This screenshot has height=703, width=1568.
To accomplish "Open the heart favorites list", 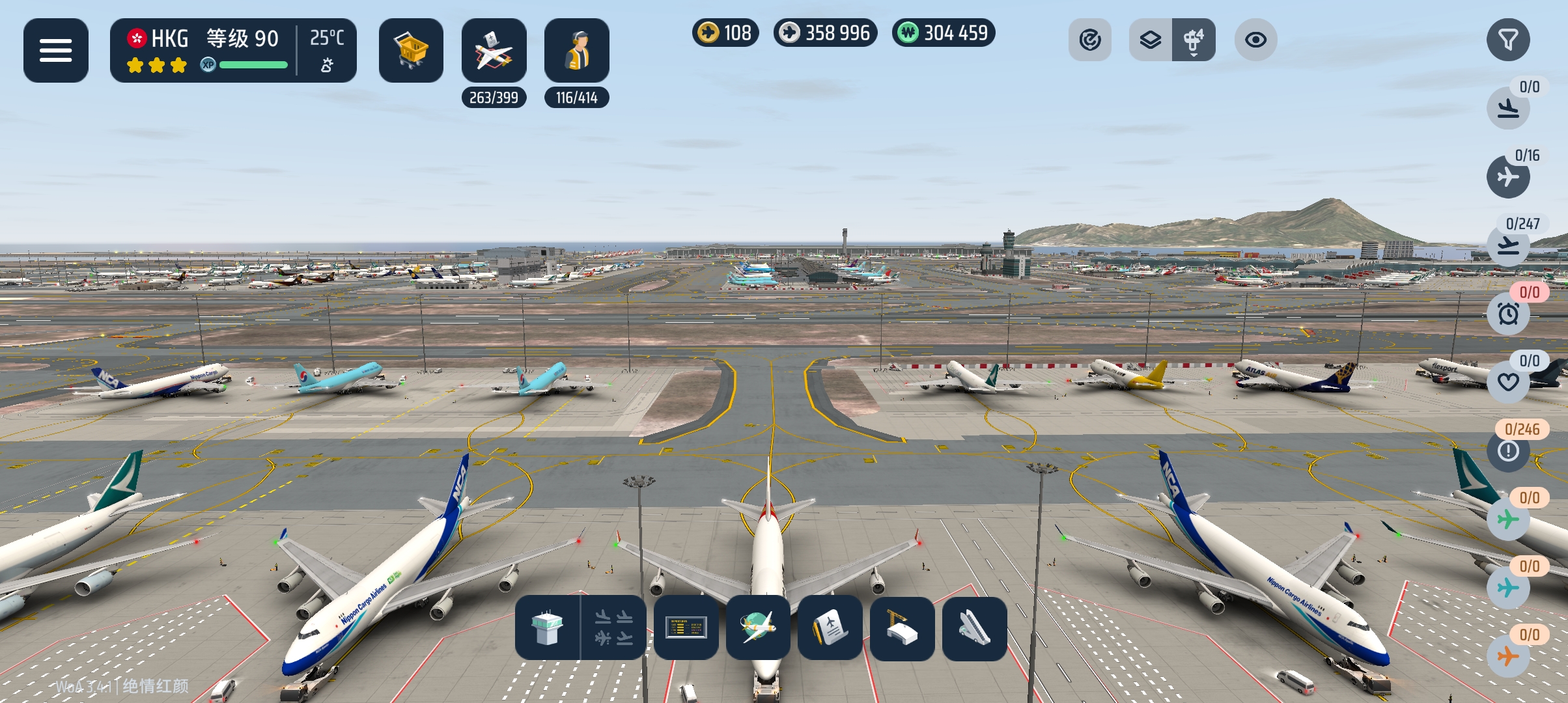I will [x=1507, y=382].
